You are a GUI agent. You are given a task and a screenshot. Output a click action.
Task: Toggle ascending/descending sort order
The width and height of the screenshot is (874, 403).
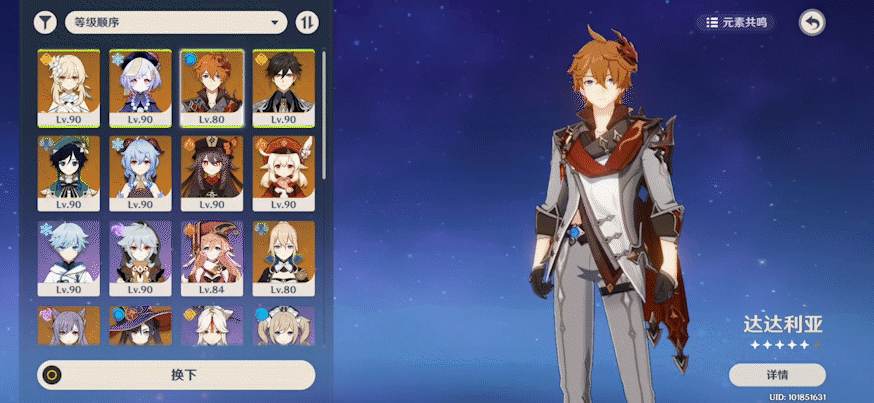309,22
